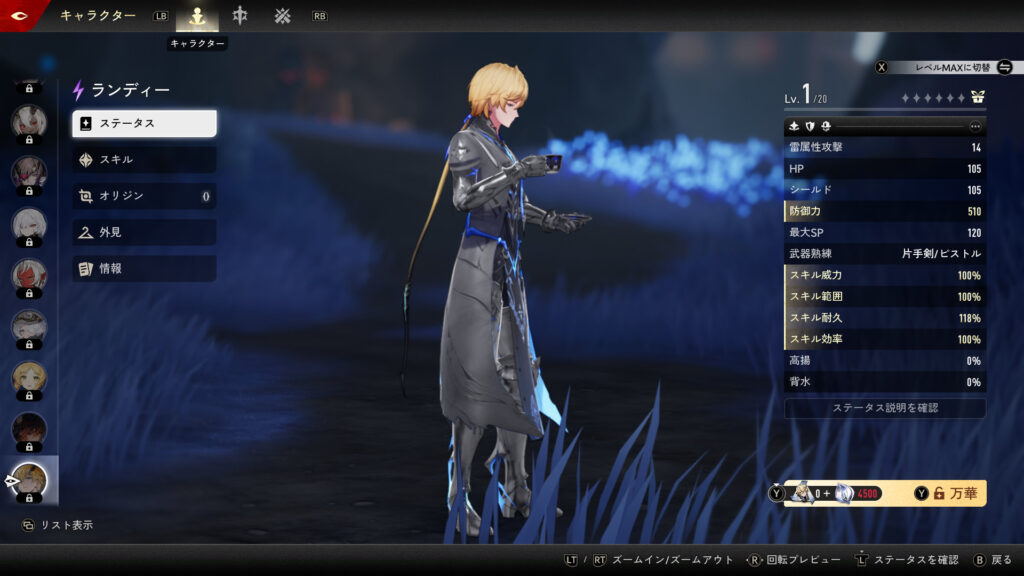Open the second top tab with anchor-like emblem
The height and width of the screenshot is (576, 1024).
[x=240, y=16]
